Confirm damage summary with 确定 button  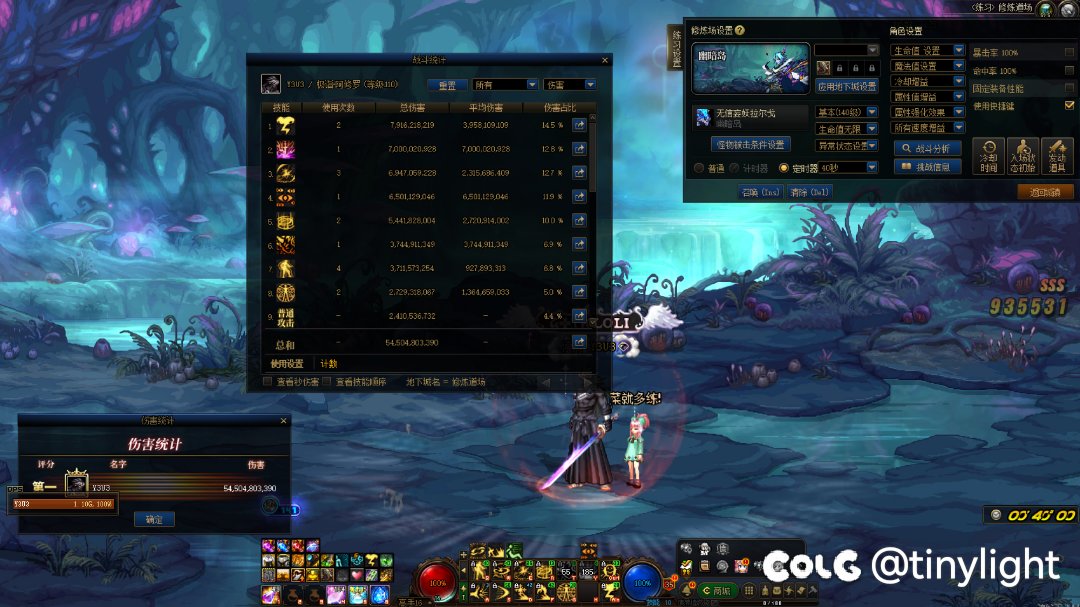coord(153,519)
